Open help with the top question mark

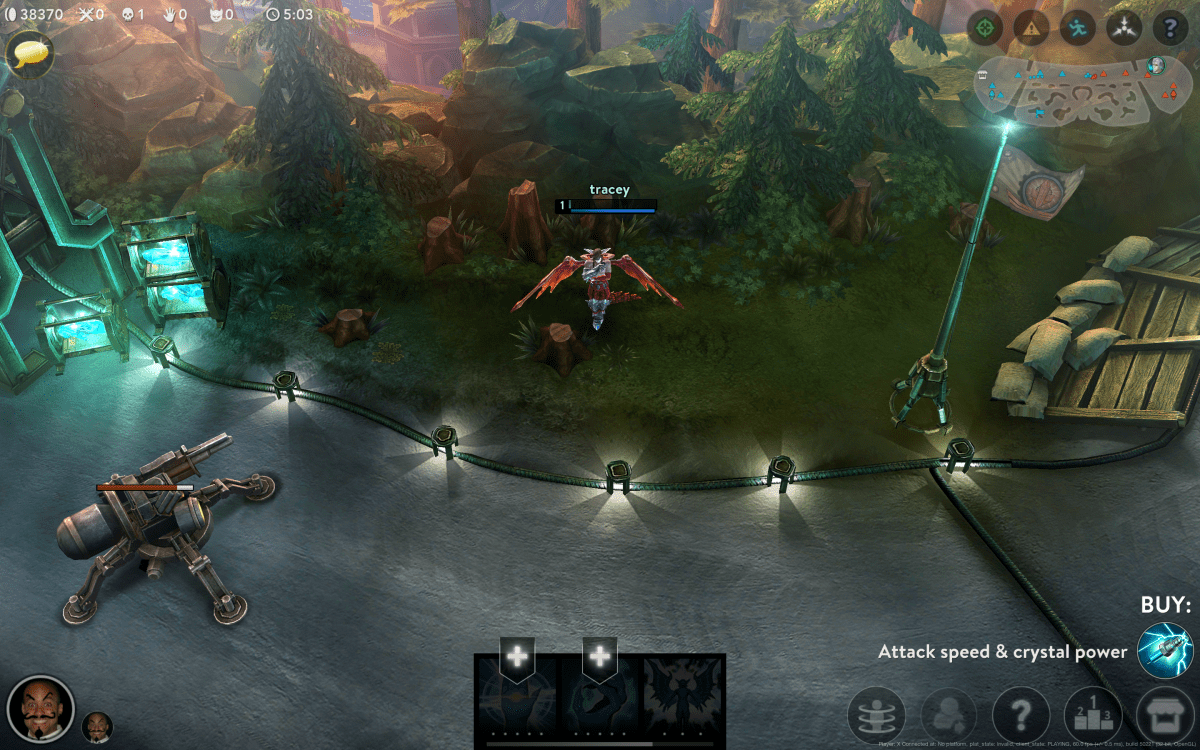point(1170,28)
